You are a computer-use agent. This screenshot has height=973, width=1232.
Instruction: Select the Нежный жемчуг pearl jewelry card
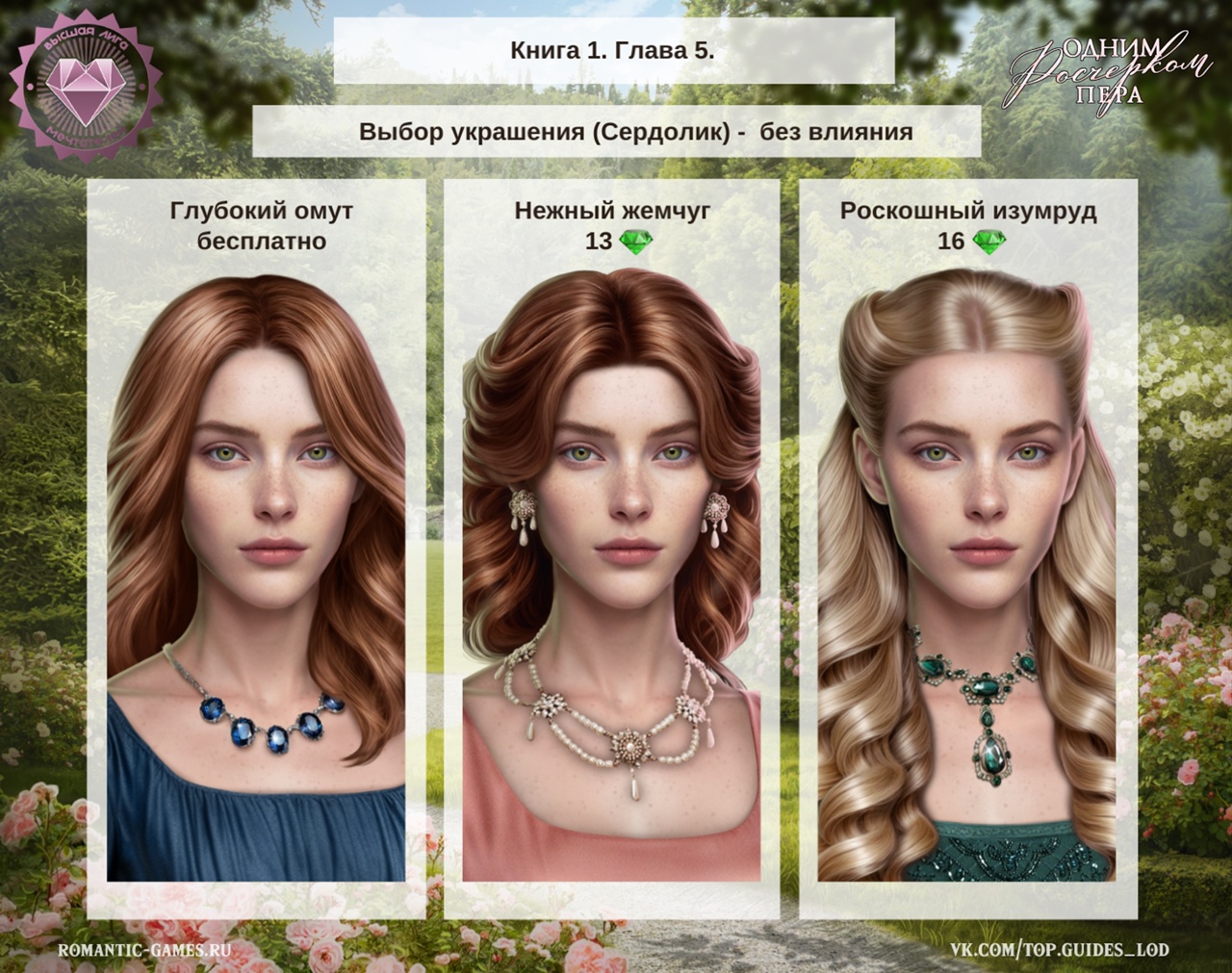tap(611, 549)
